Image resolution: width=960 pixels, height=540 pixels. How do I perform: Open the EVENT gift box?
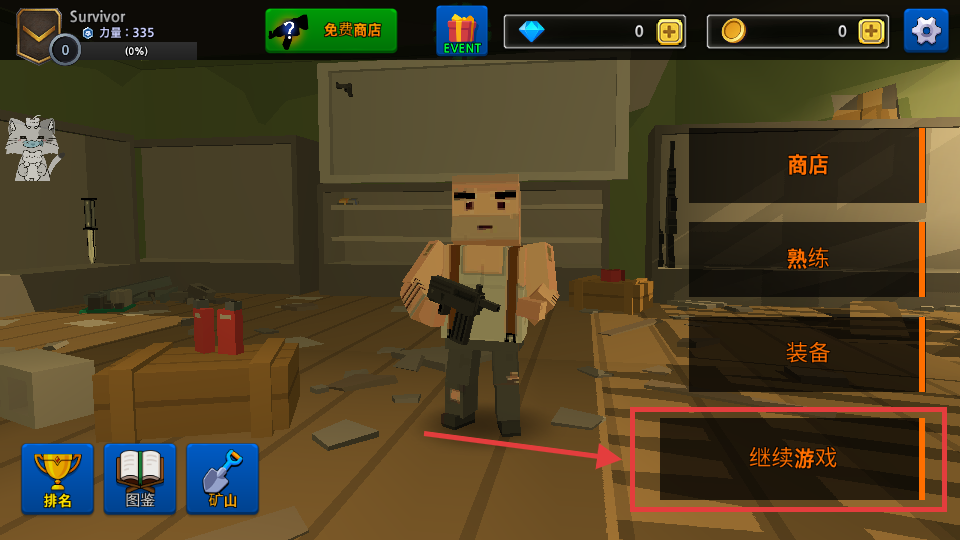tap(462, 30)
